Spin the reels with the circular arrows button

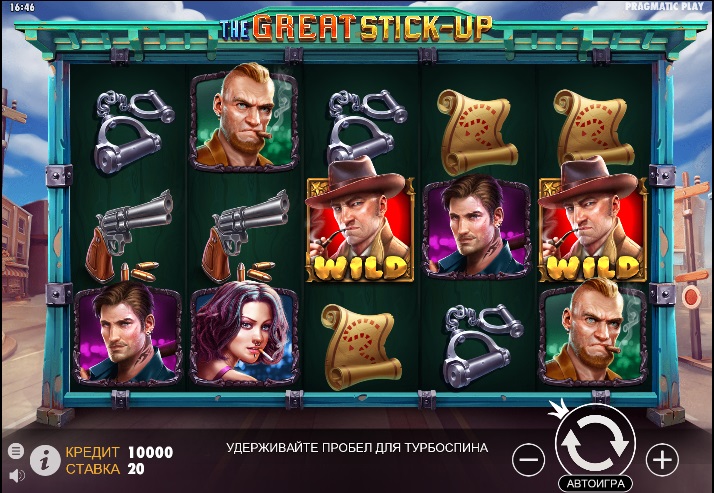click(x=595, y=442)
